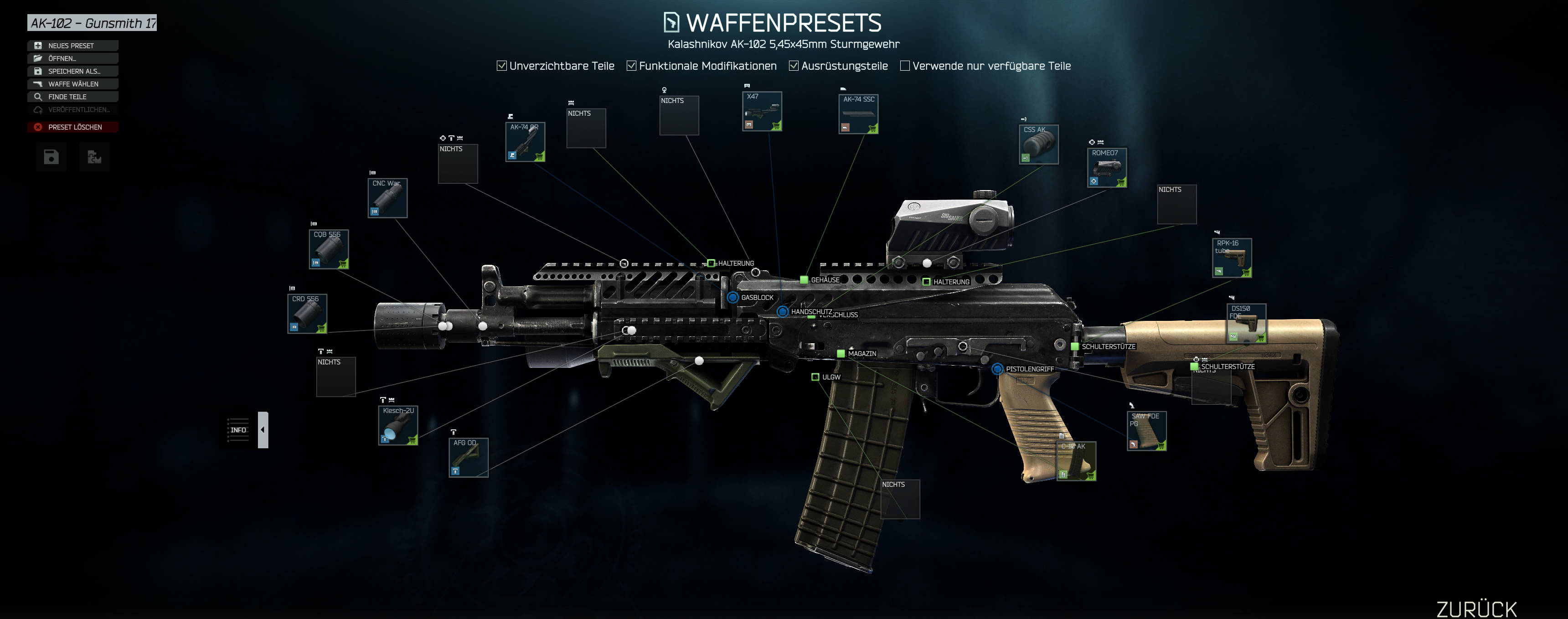The image size is (1568, 619).
Task: Choose Speichern als to save preset
Action: tap(72, 71)
